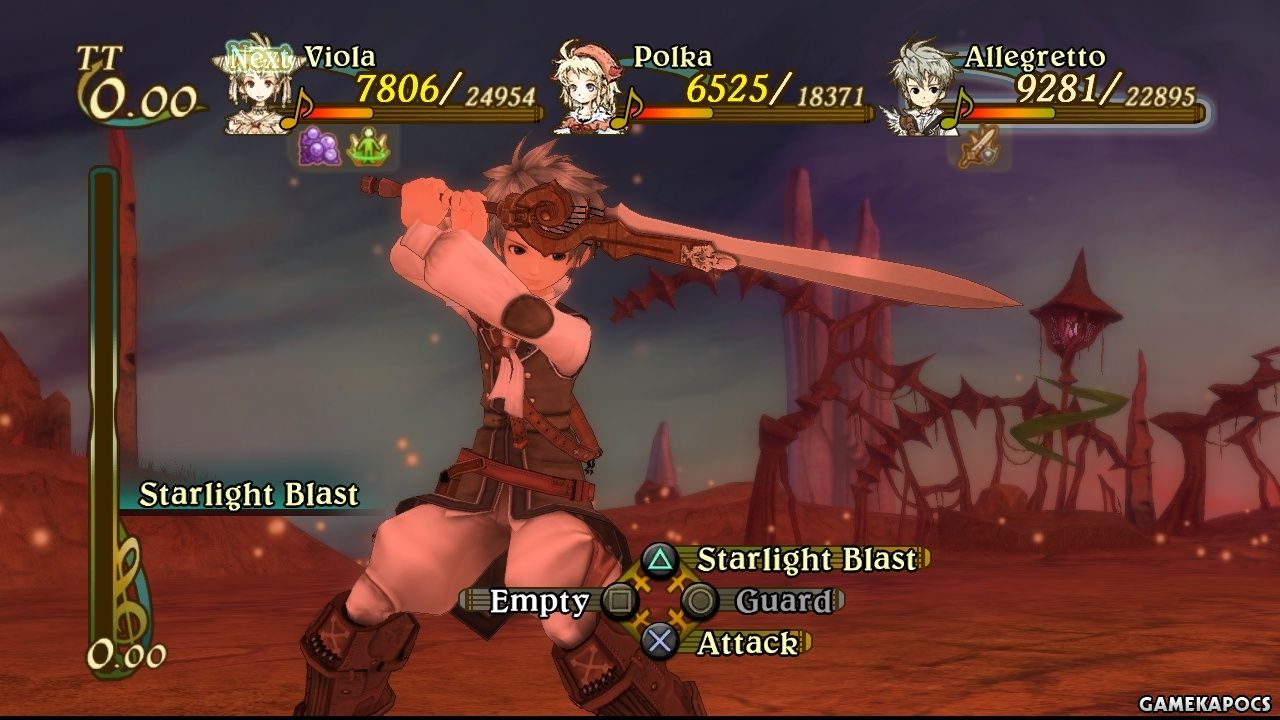
Task: Click Allegretto's sword status icon
Action: (974, 149)
